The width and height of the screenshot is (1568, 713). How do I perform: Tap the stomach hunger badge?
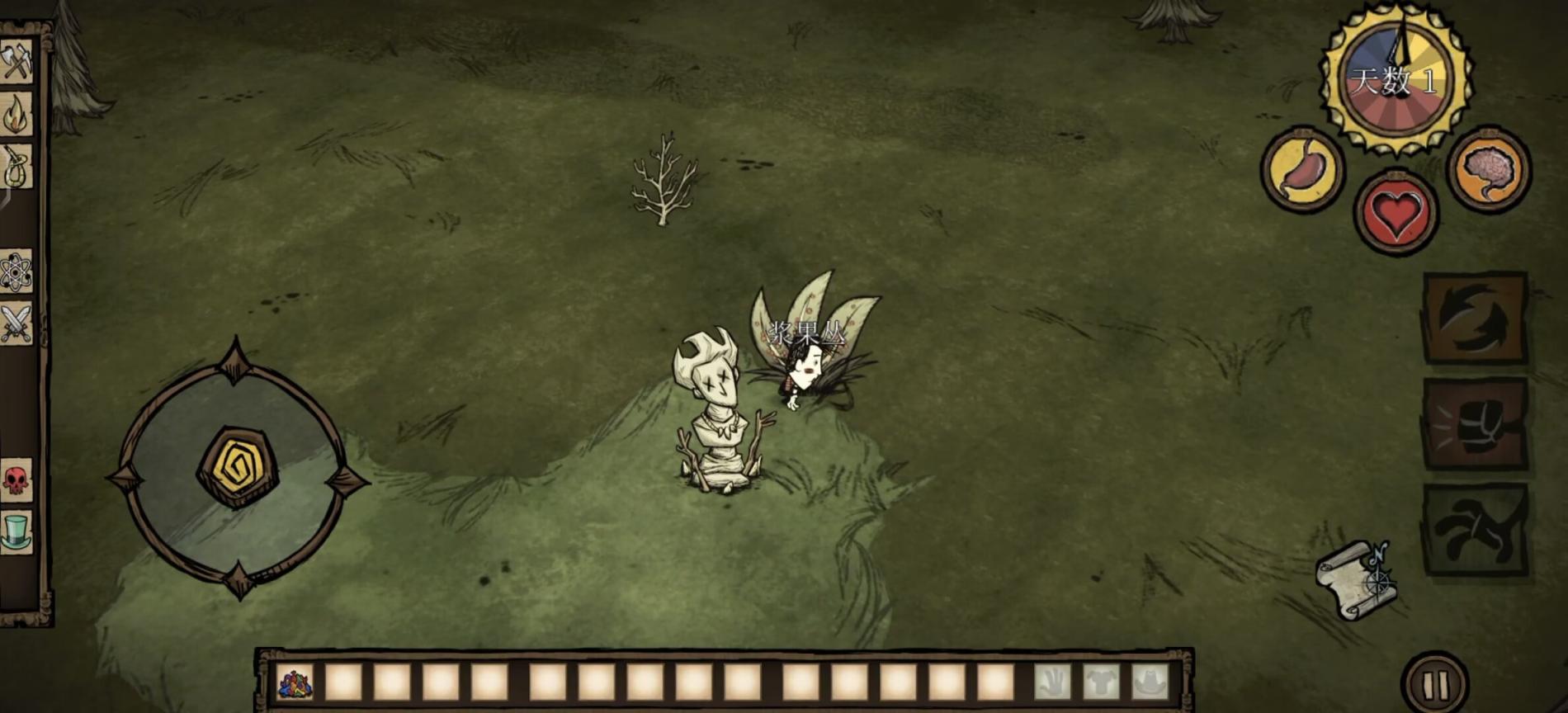(1303, 170)
